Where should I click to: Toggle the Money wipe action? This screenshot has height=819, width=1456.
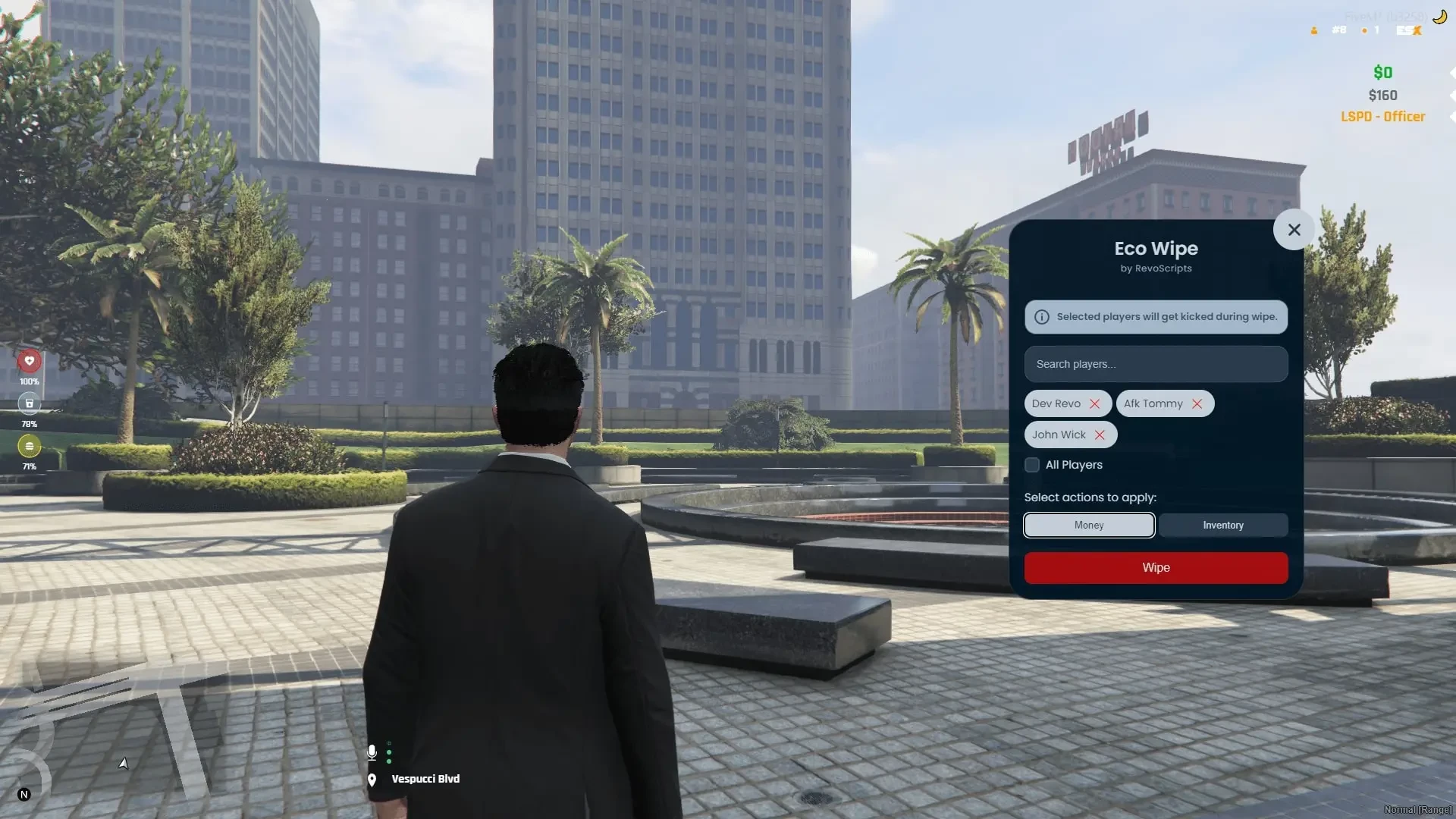[x=1089, y=526]
